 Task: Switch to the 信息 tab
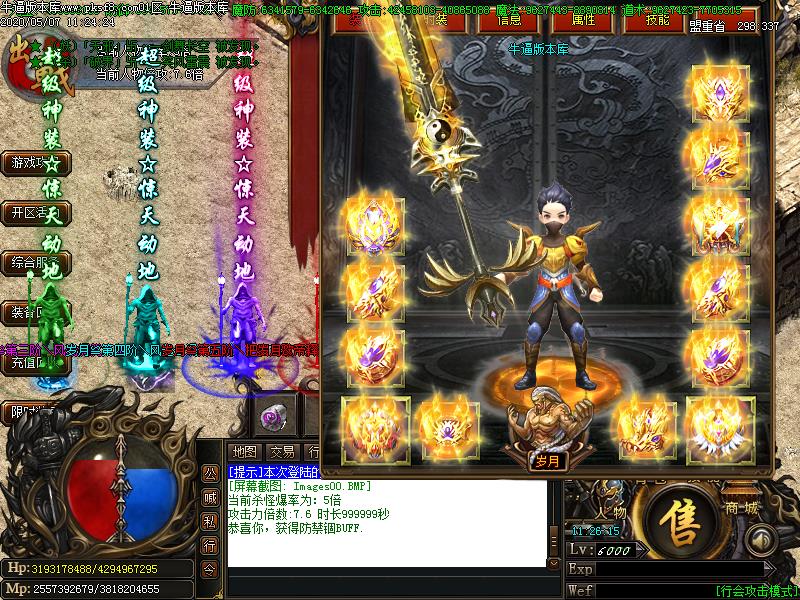click(x=508, y=19)
